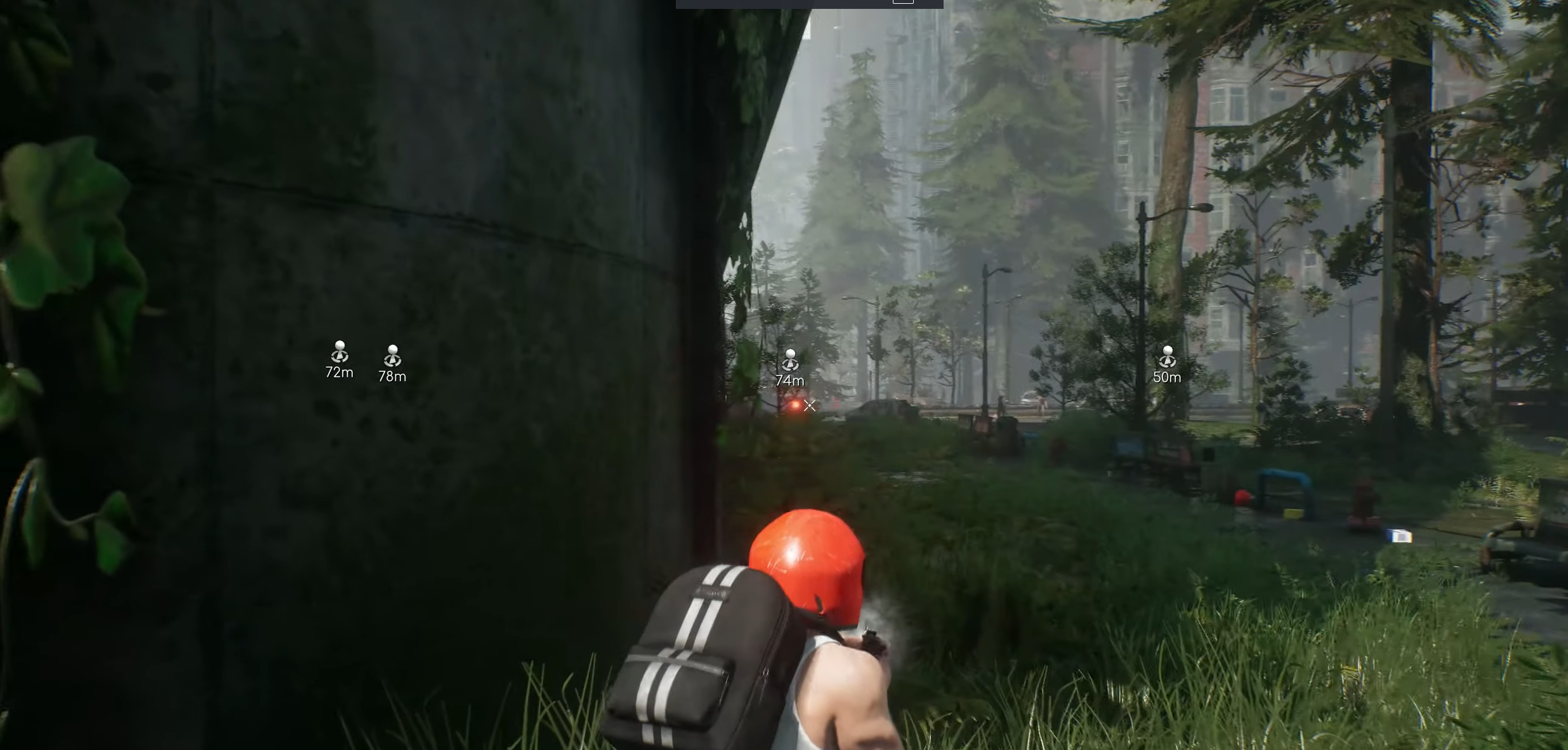Click the 50m distance label
This screenshot has width=1568, height=750.
(1167, 376)
